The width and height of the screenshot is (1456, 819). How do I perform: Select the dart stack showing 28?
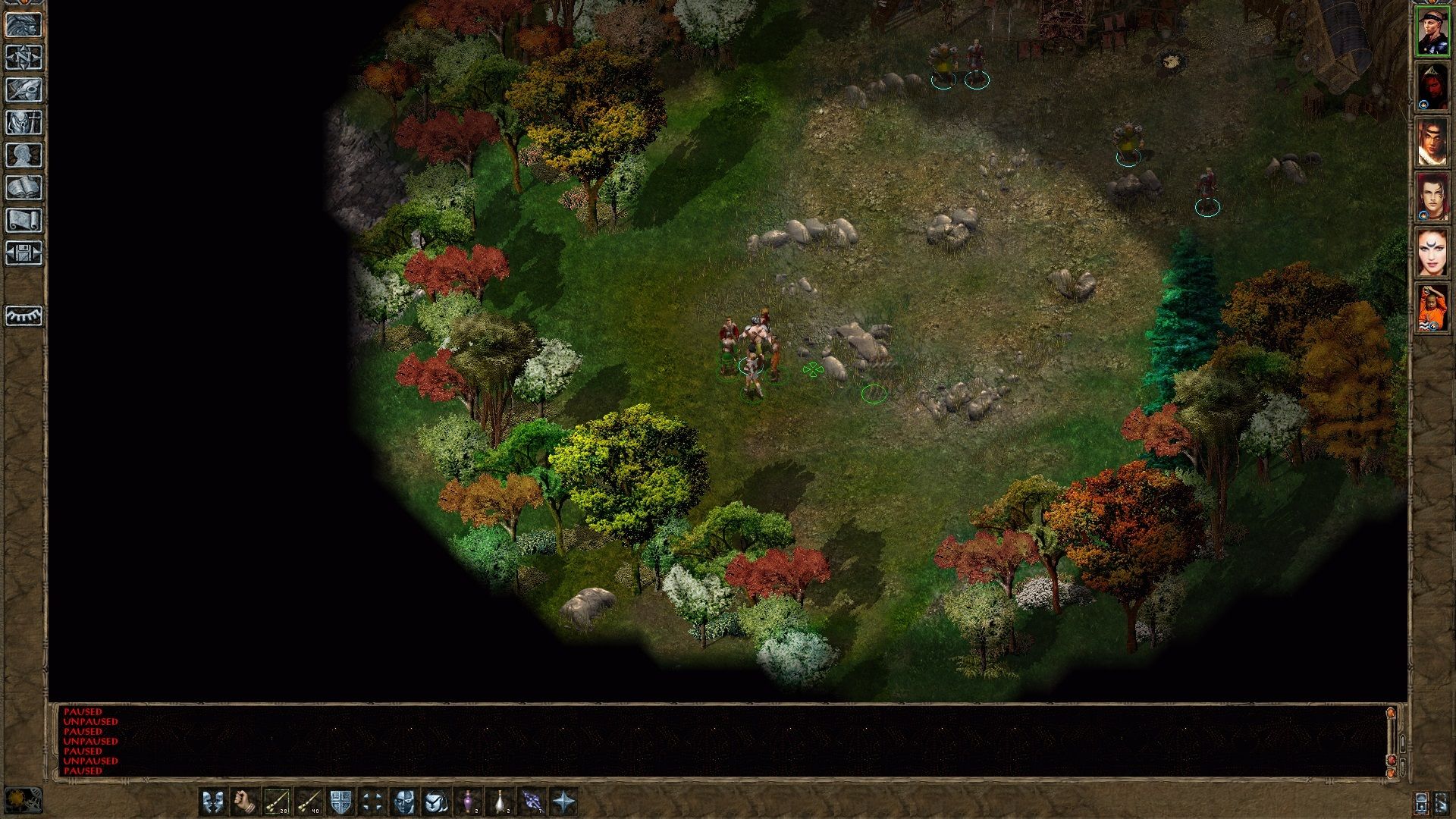click(x=277, y=801)
